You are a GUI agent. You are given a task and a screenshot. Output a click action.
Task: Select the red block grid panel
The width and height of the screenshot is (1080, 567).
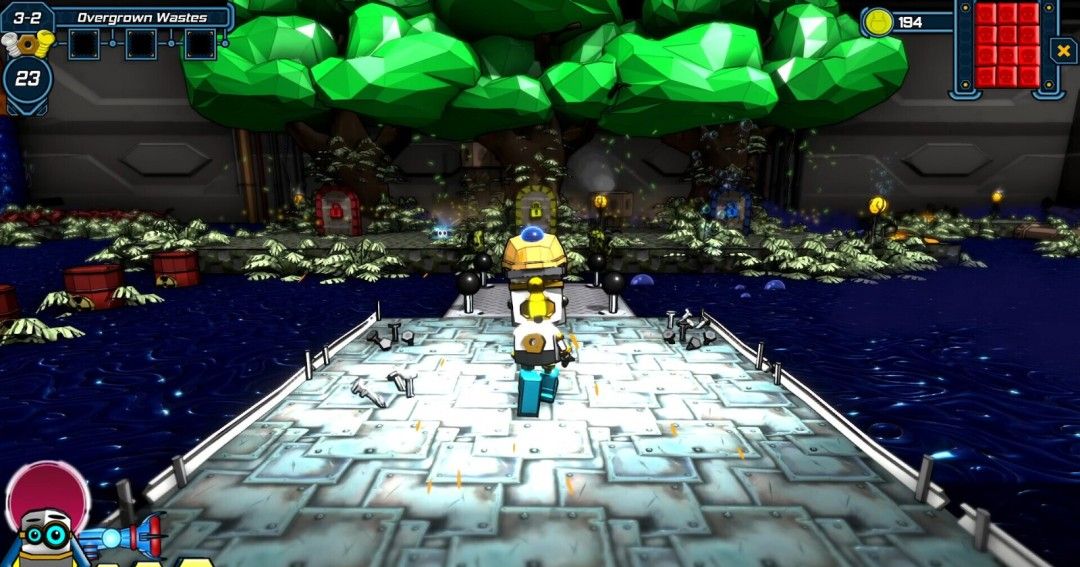(x=1008, y=44)
